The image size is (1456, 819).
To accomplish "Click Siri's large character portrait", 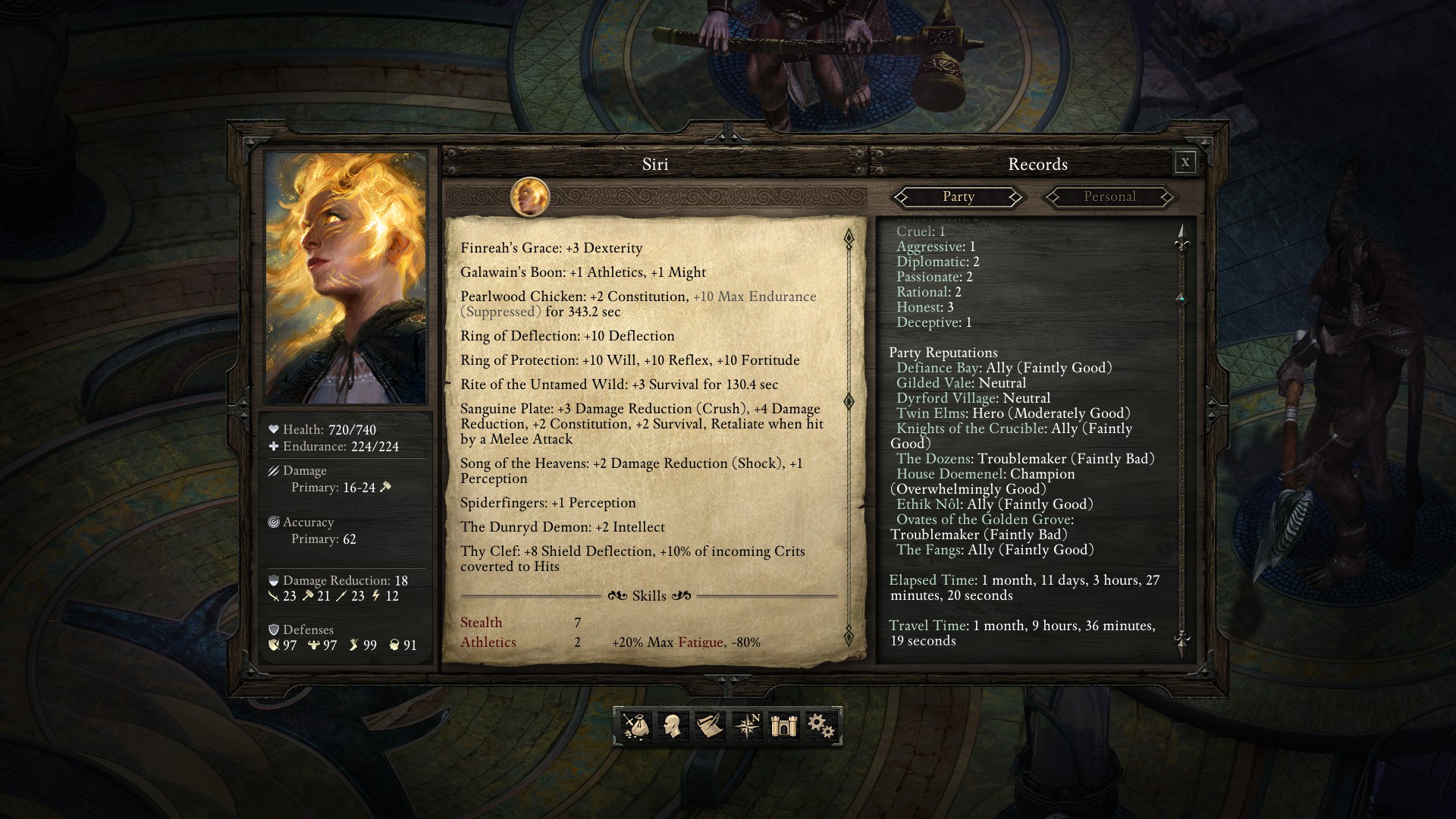I will (x=346, y=278).
